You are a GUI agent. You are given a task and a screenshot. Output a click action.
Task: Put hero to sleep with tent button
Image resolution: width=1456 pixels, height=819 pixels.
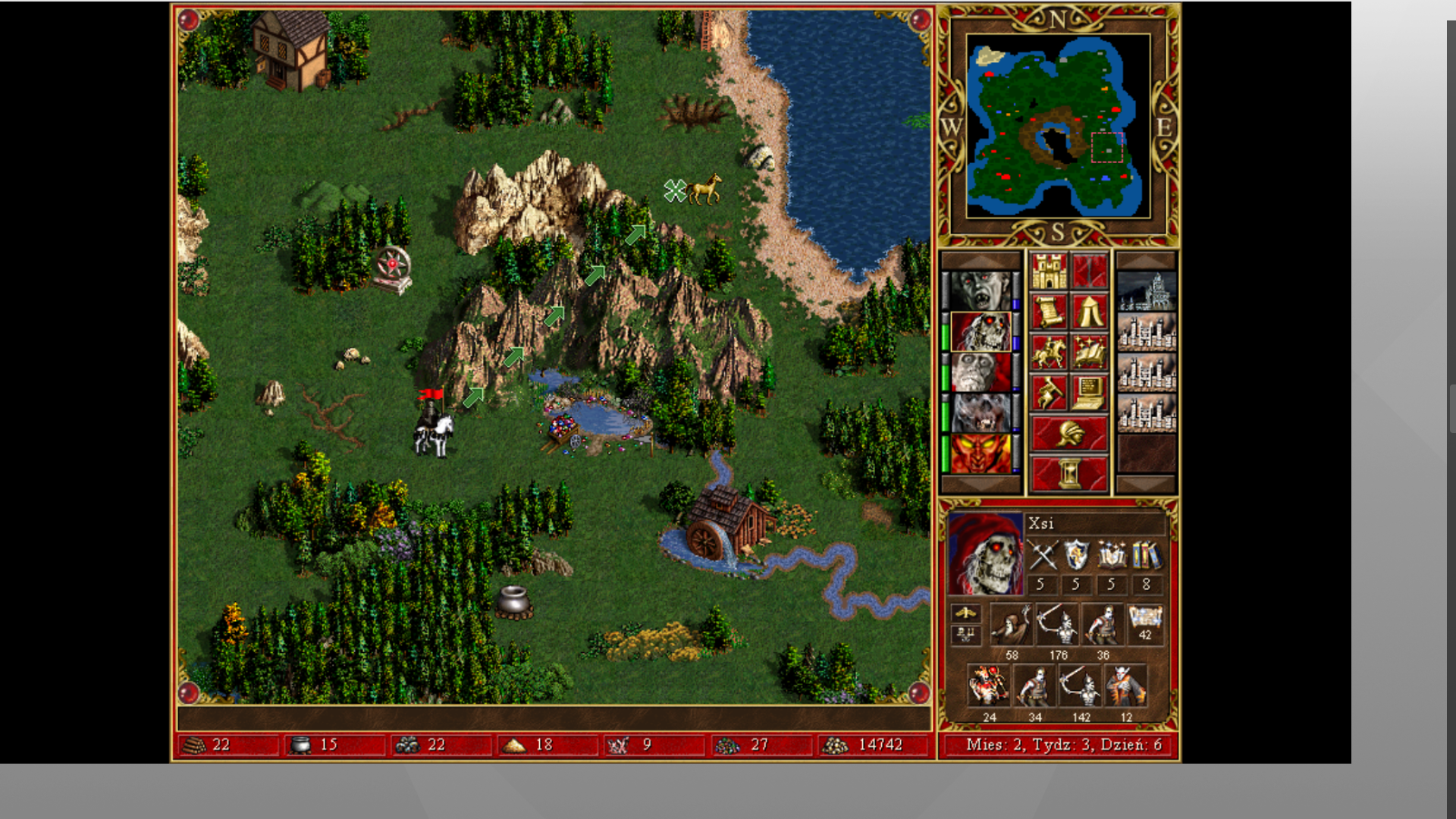1089,312
